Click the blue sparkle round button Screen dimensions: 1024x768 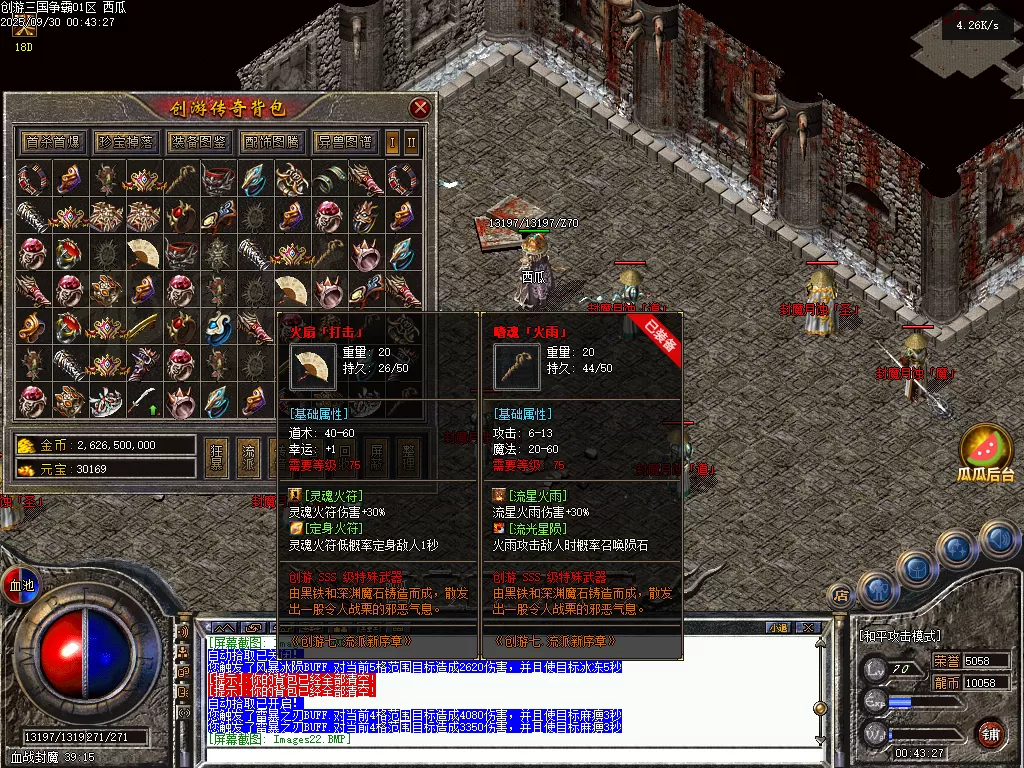[958, 549]
